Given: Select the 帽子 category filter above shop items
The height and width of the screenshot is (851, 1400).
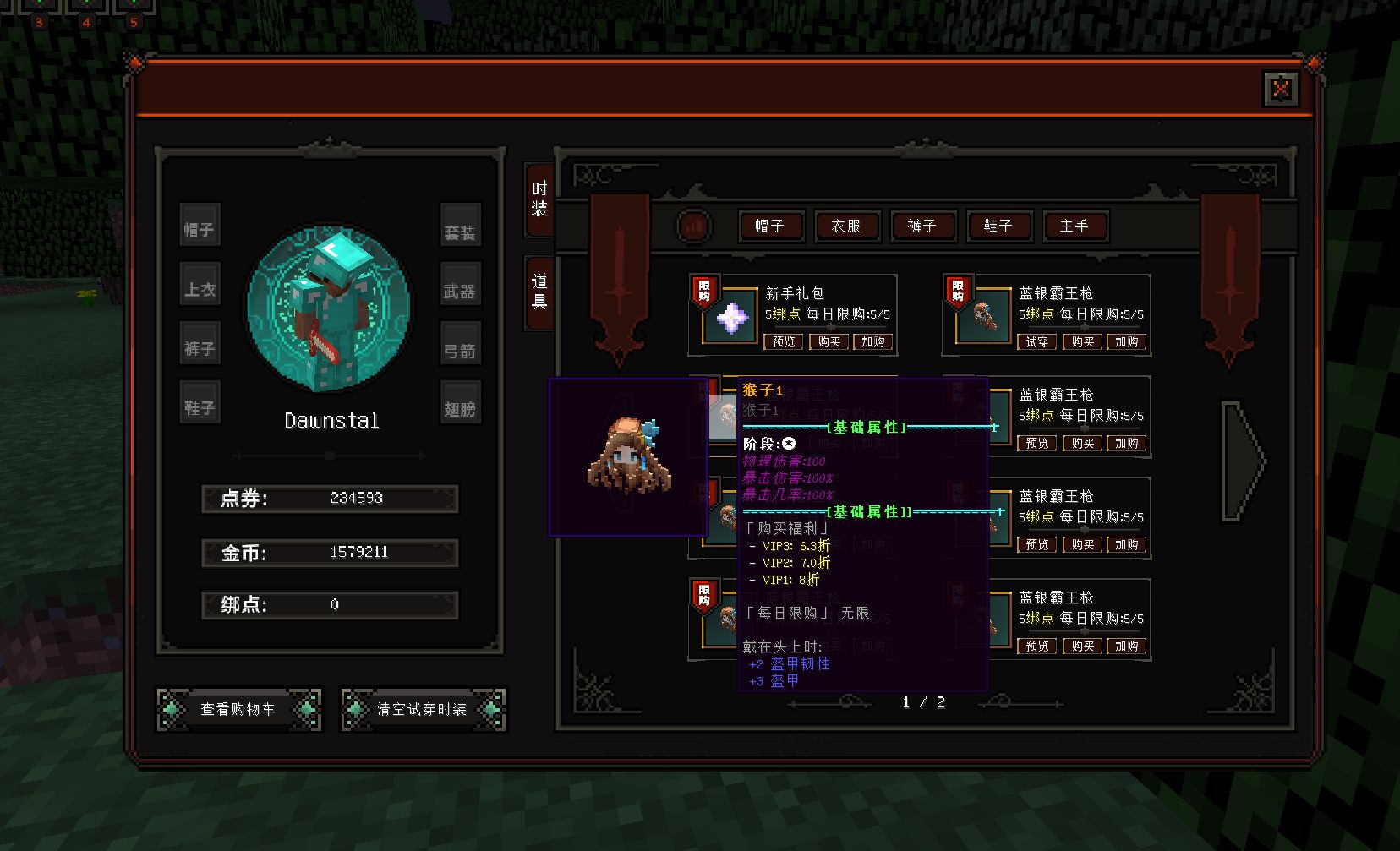Looking at the screenshot, I should (769, 226).
